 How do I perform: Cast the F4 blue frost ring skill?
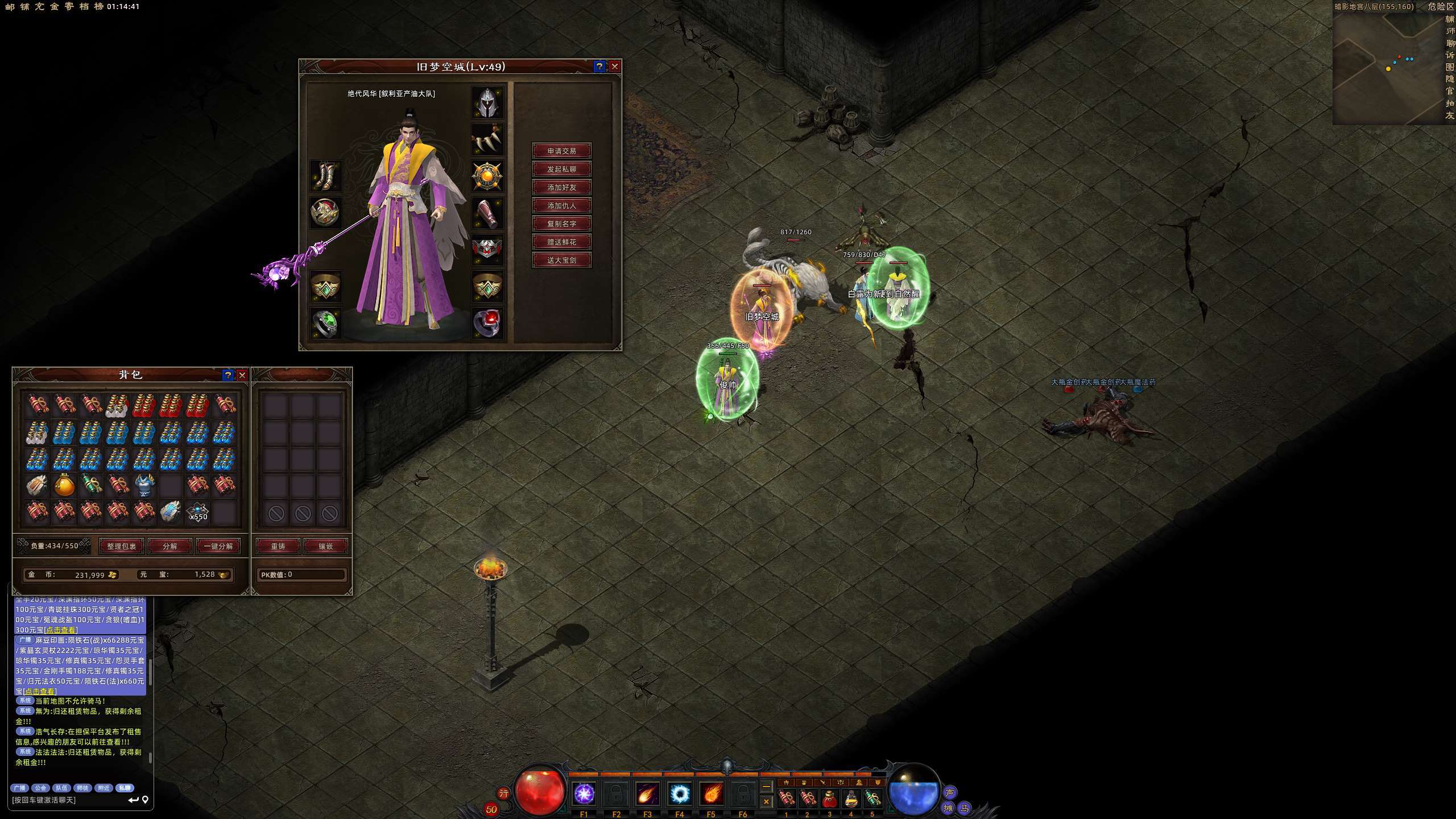tap(679, 793)
